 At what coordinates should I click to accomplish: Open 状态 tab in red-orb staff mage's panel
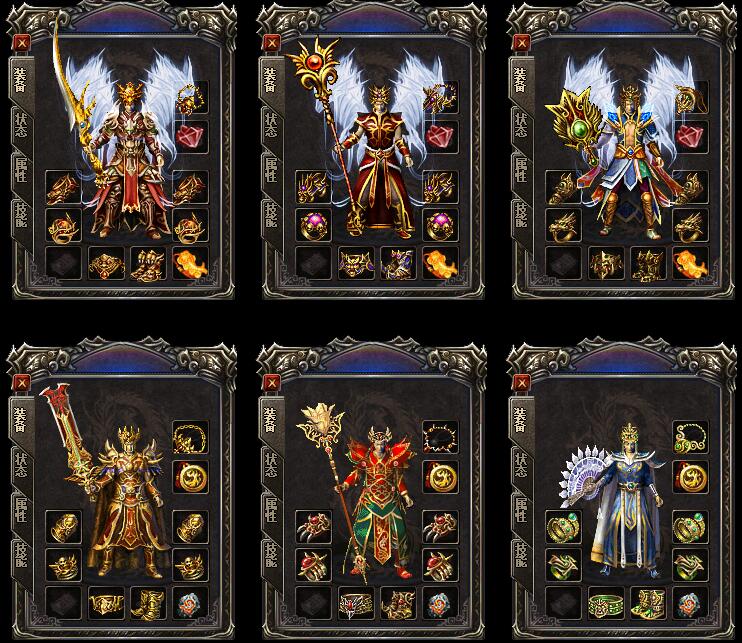[270, 126]
